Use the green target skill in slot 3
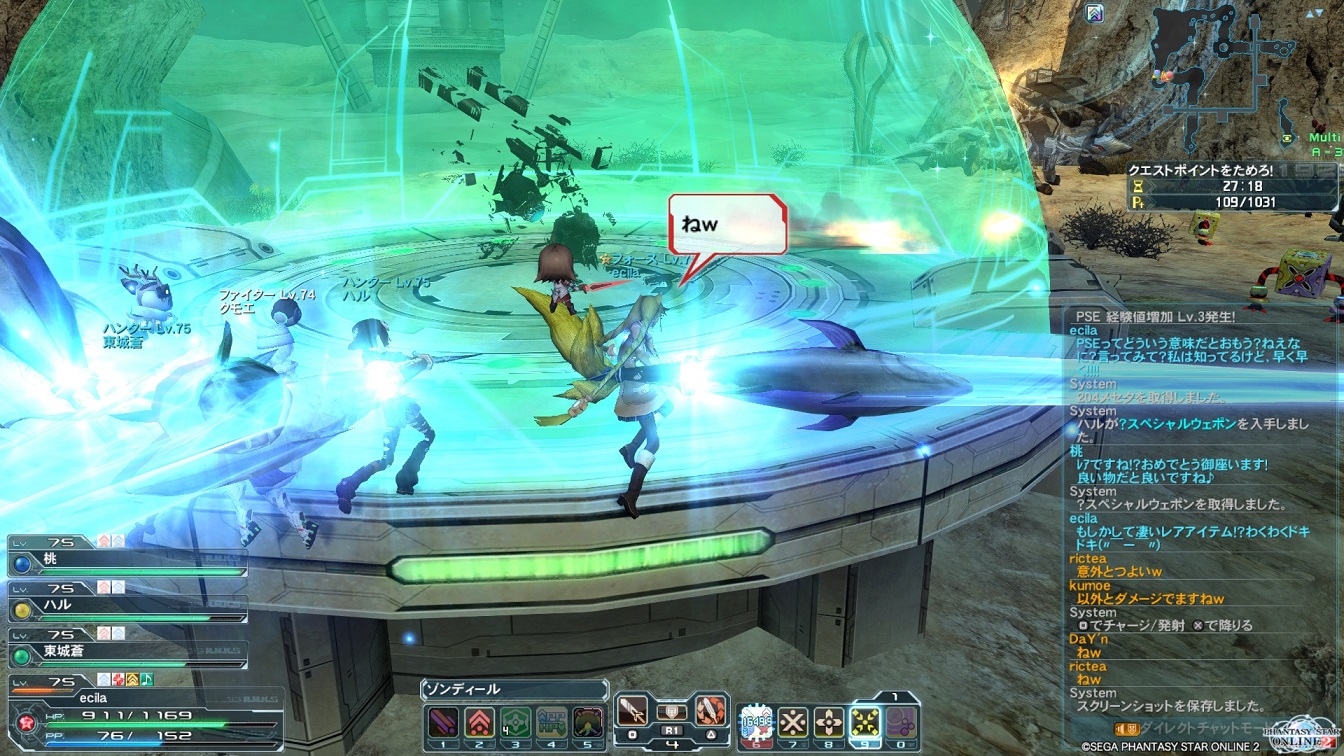The image size is (1344, 756). tap(515, 721)
